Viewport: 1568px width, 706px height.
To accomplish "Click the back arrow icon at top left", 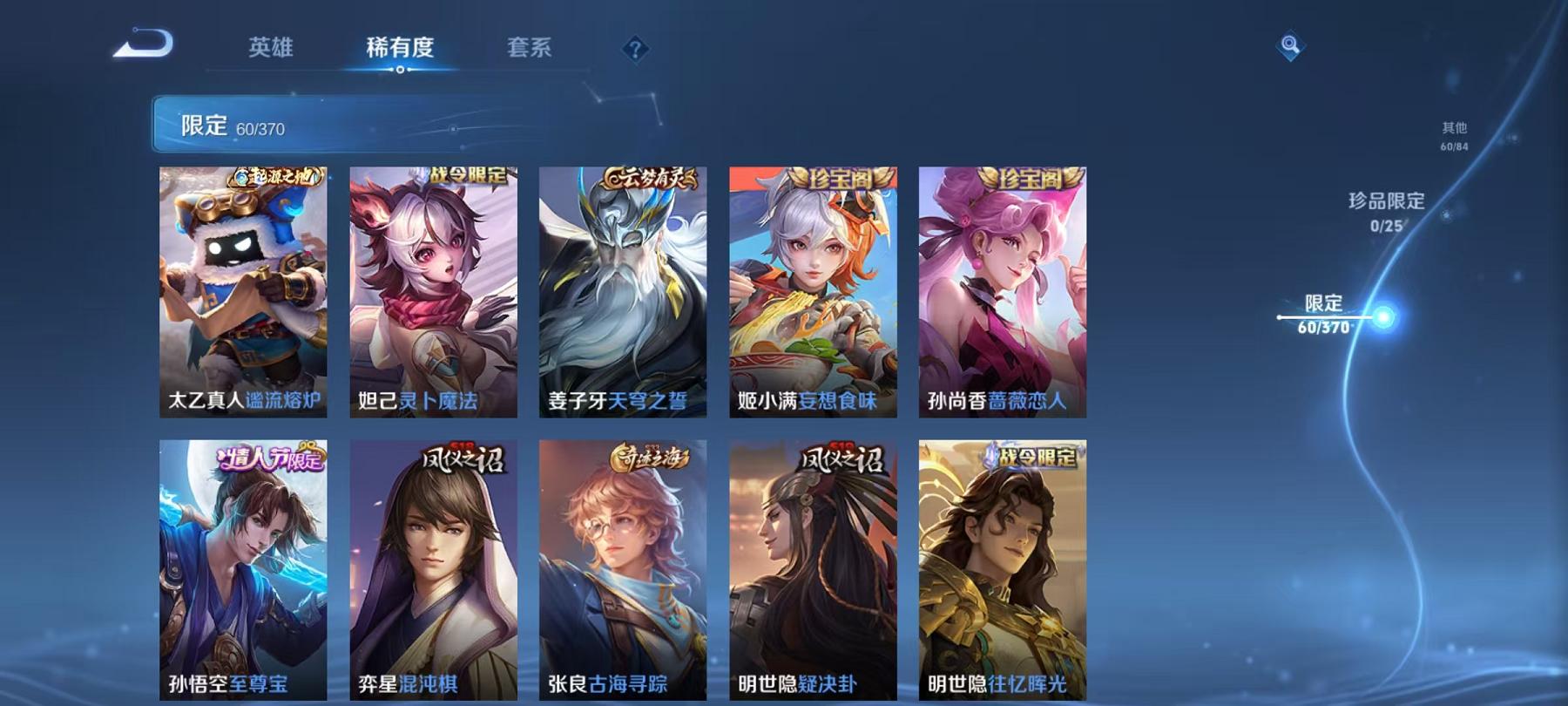I will [x=144, y=41].
